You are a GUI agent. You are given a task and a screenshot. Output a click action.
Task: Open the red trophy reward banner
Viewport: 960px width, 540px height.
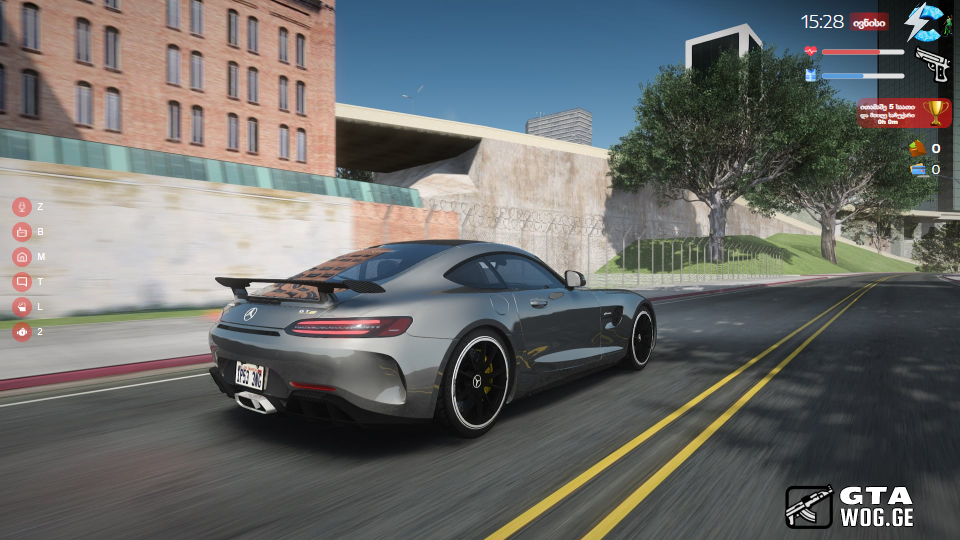[904, 112]
